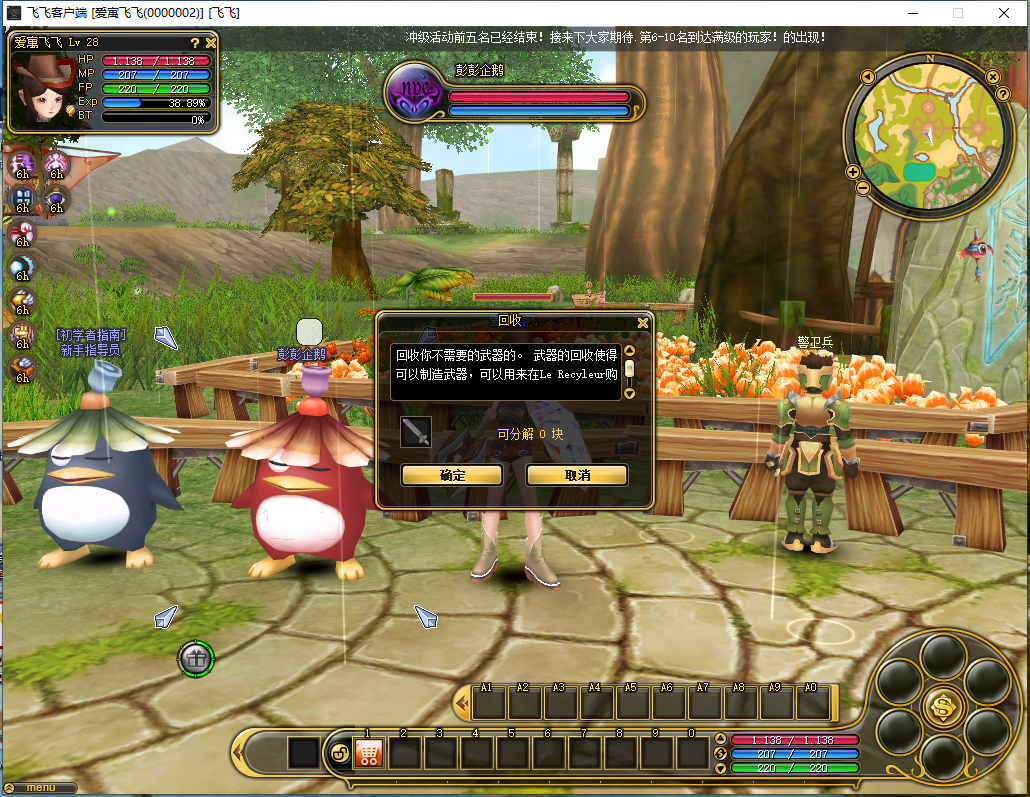Click the gold swirl icon beside hotbar

(x=339, y=754)
